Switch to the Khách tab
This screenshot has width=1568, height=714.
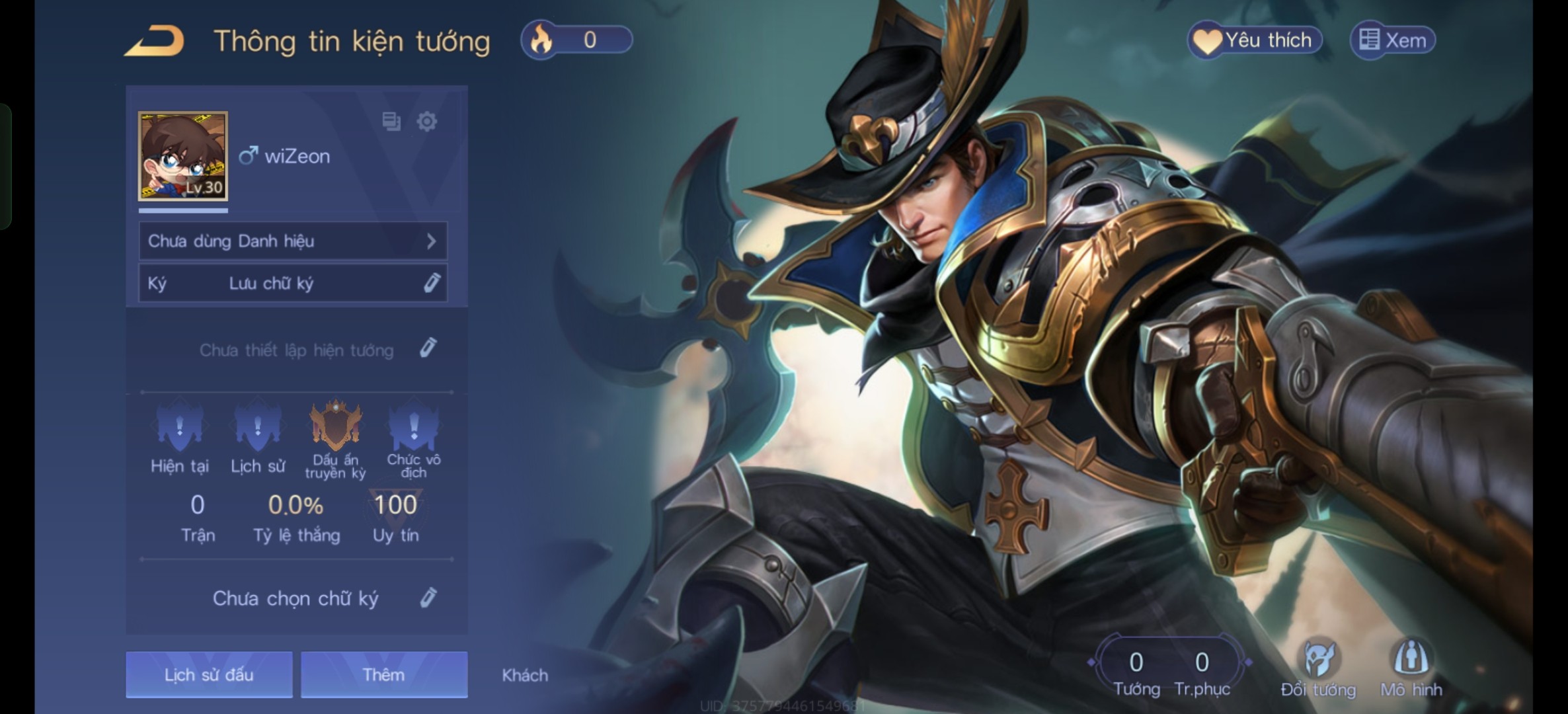click(525, 675)
